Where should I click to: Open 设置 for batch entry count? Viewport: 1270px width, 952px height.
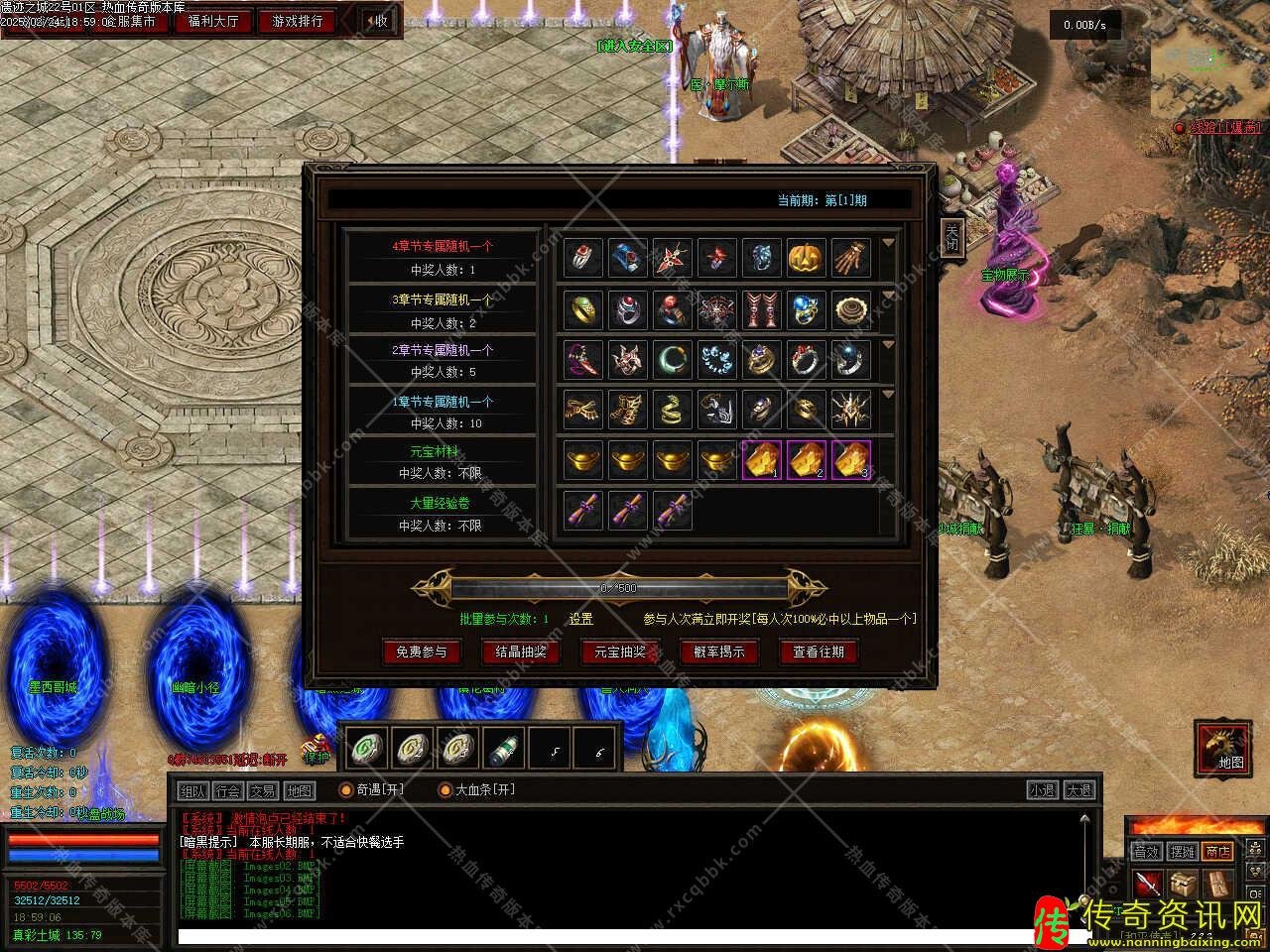580,619
